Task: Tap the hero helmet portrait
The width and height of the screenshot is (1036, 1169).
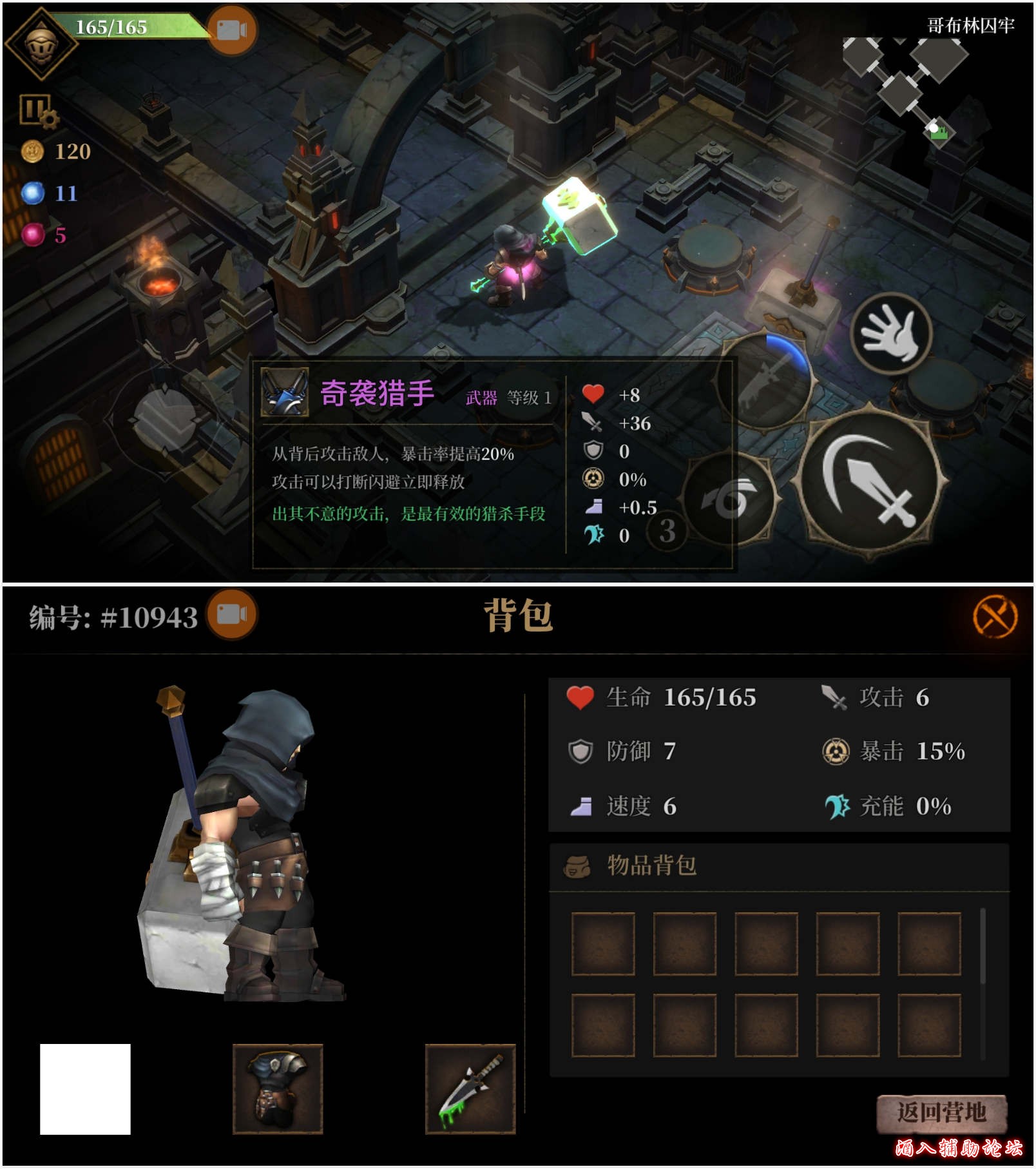Action: [x=41, y=44]
